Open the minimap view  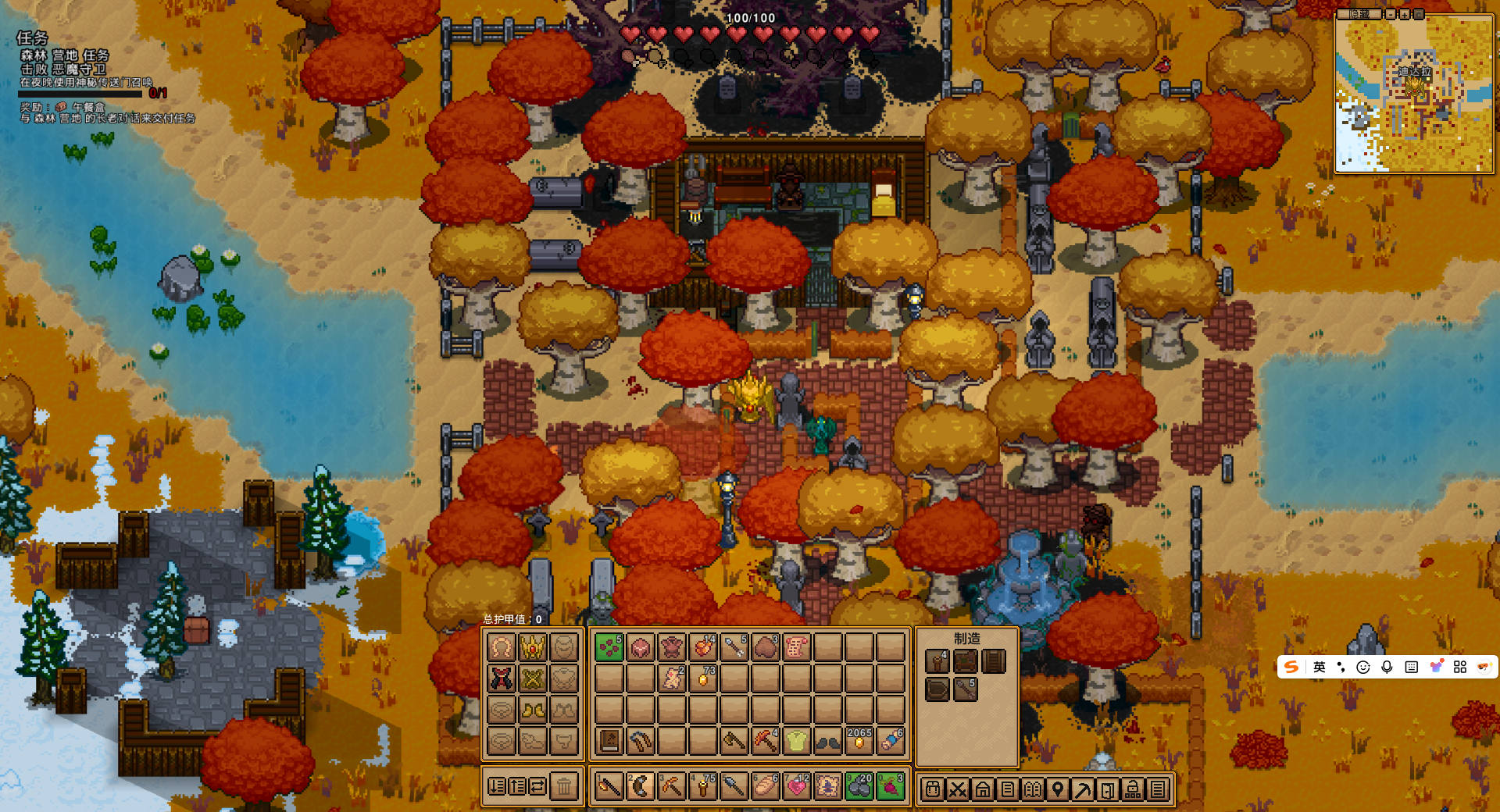1414,94
